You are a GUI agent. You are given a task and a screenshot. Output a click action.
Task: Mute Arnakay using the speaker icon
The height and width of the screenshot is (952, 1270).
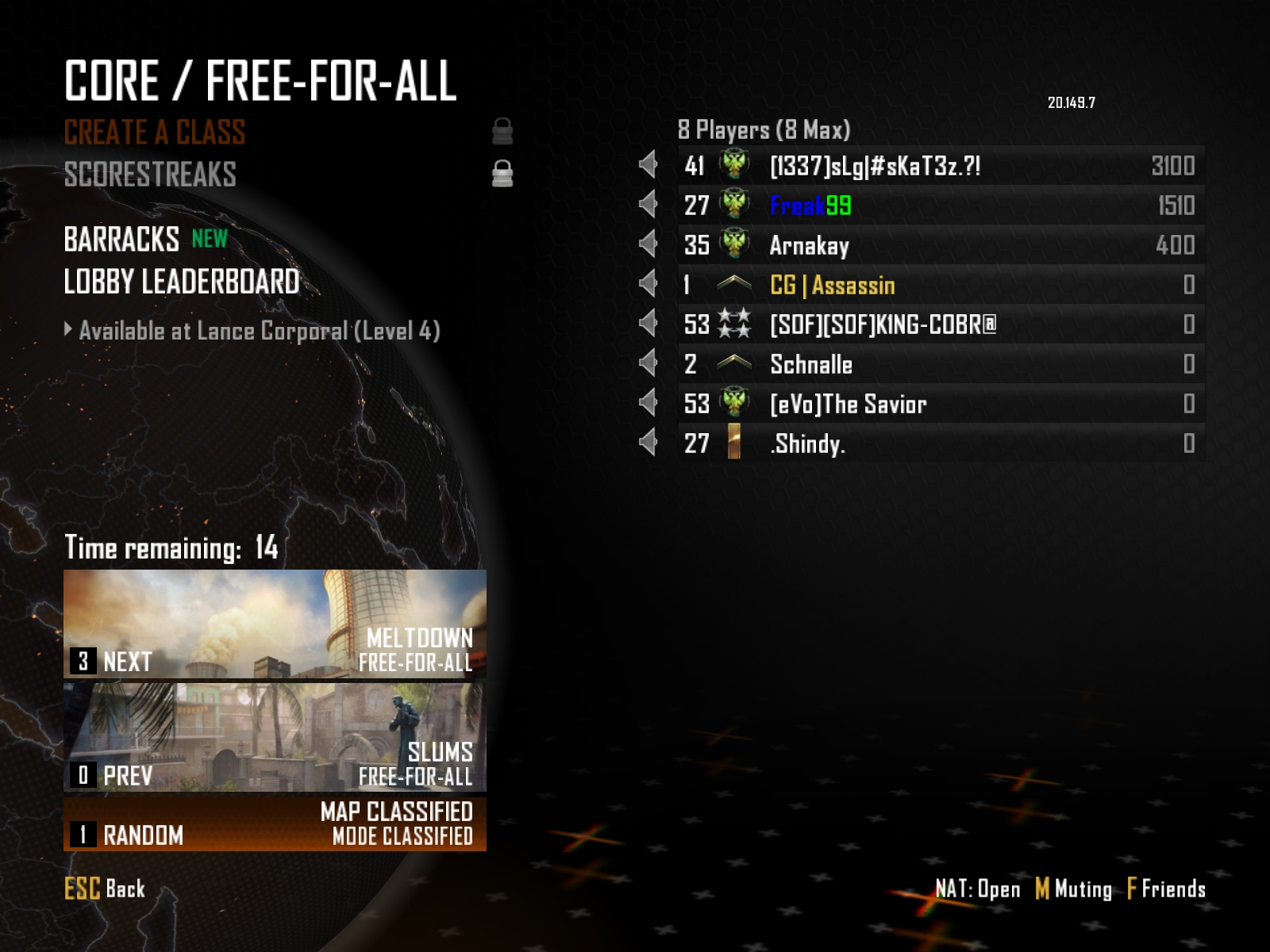pos(648,244)
